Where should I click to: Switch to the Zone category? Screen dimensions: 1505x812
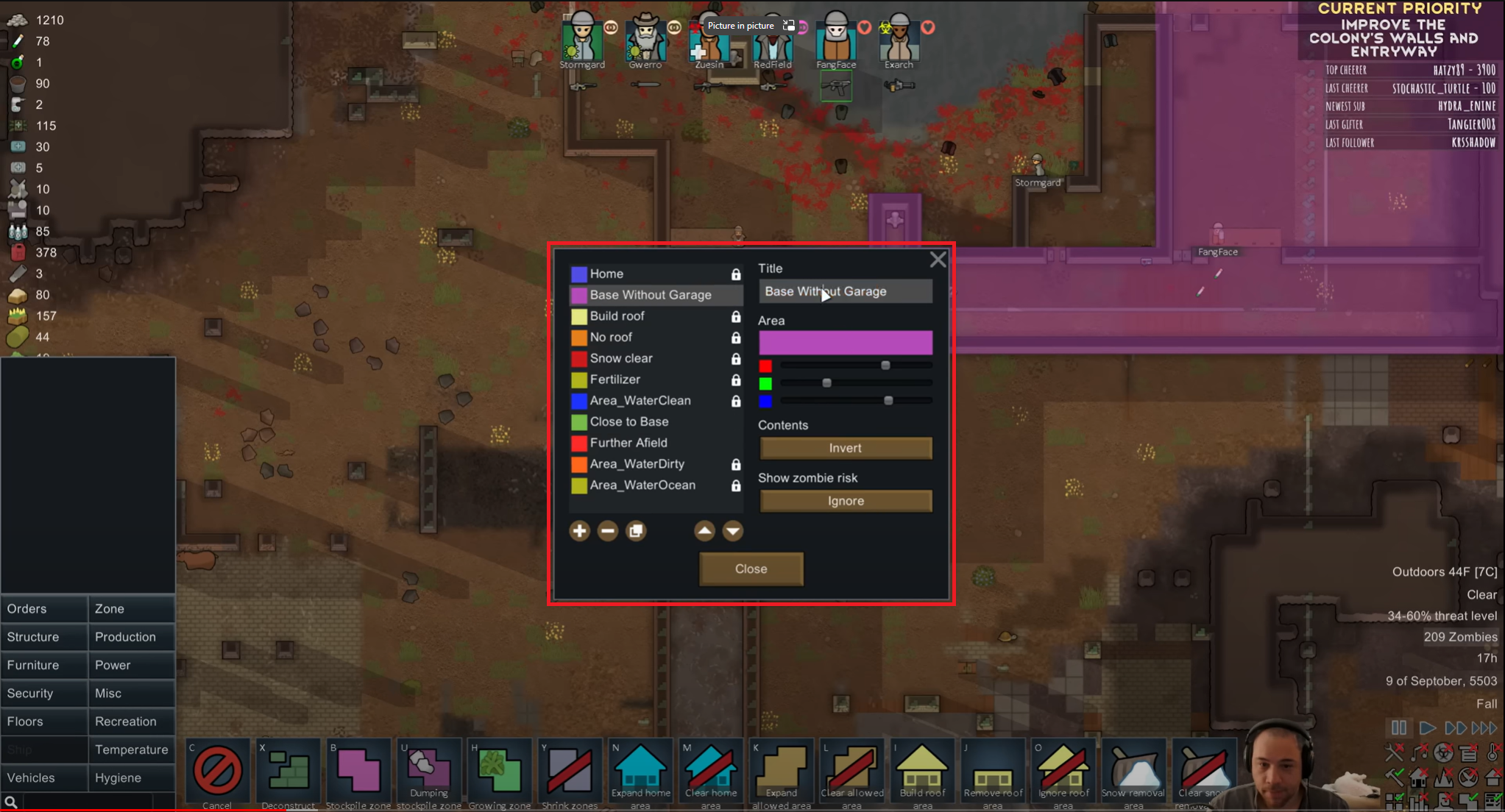(x=131, y=609)
